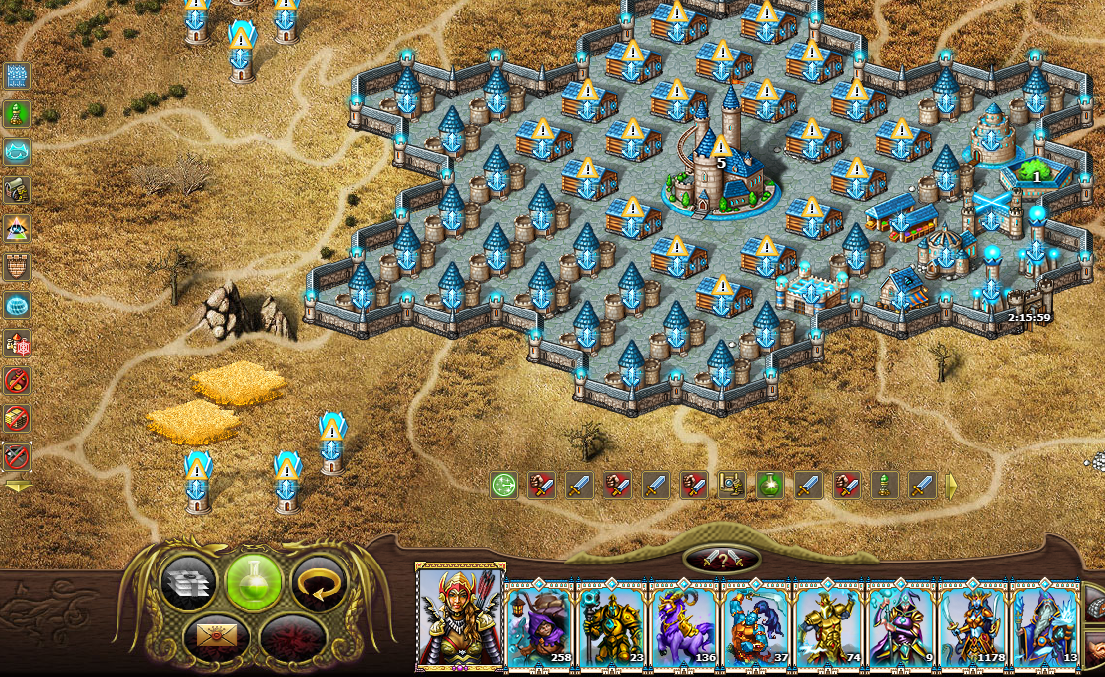Click the green tower sidebar icon

point(17,114)
